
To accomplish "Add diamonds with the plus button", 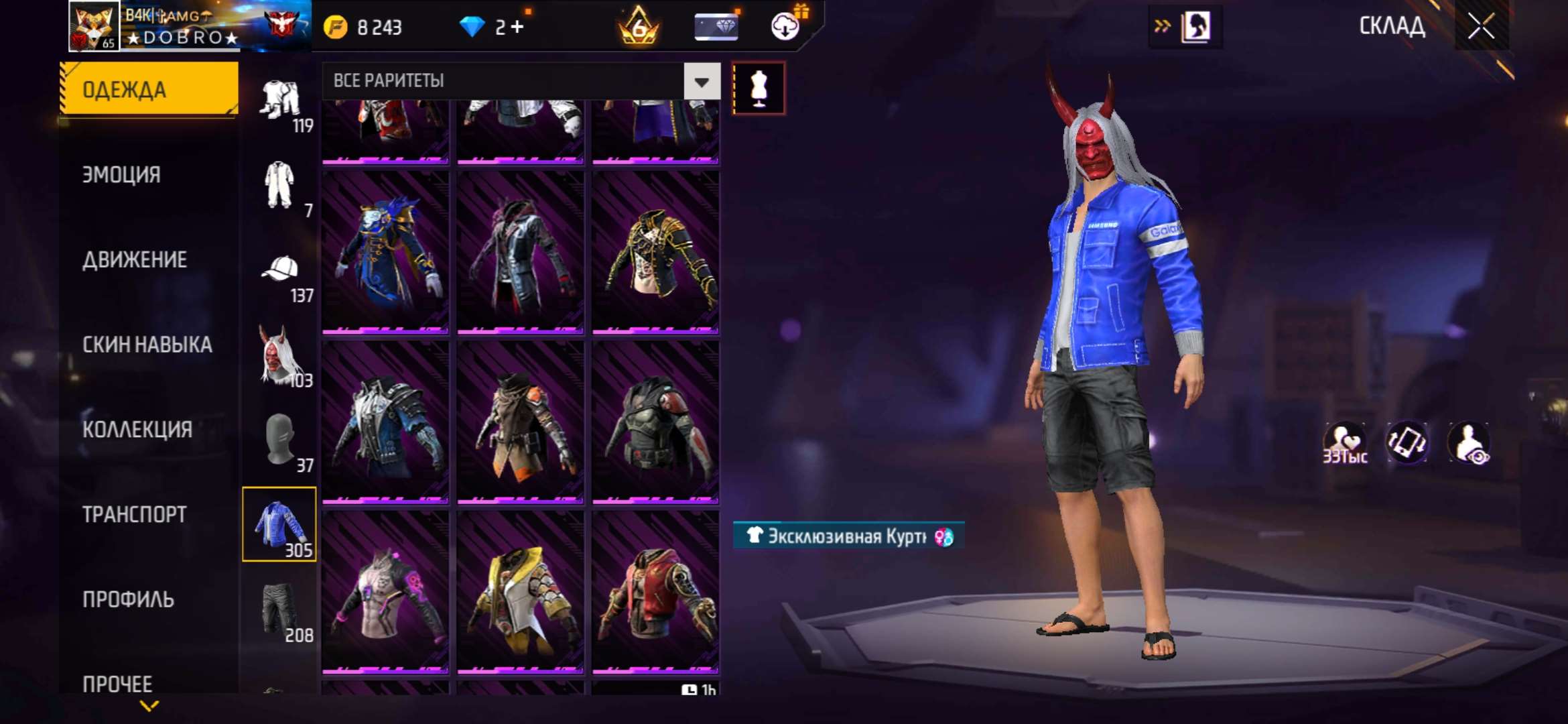I will pos(517,27).
